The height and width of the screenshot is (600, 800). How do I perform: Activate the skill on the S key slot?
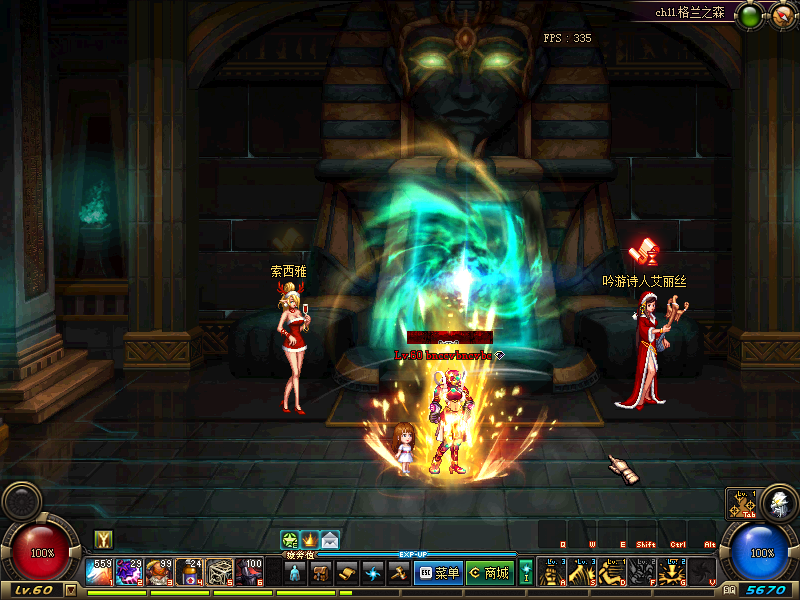(x=581, y=572)
